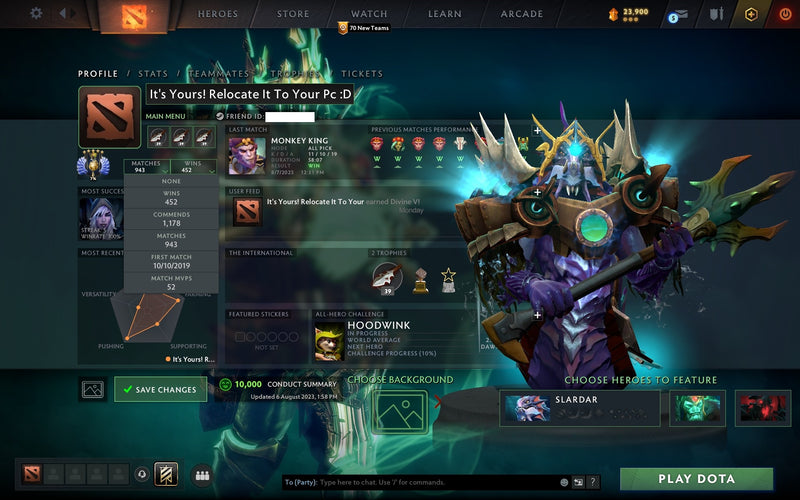Open the Store tab
Viewport: 800px width, 500px height.
coord(293,14)
